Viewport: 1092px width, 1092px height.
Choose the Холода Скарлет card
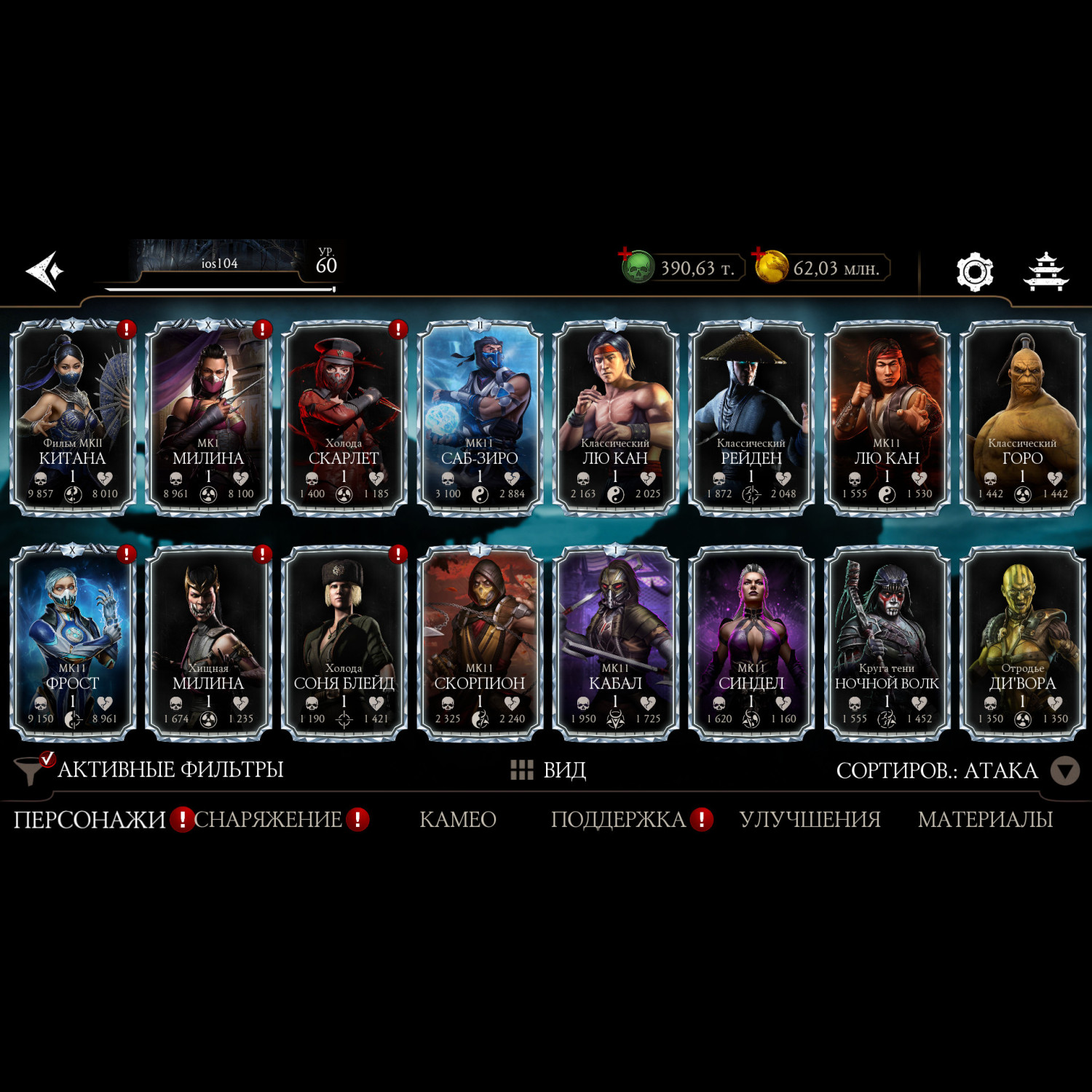(344, 417)
